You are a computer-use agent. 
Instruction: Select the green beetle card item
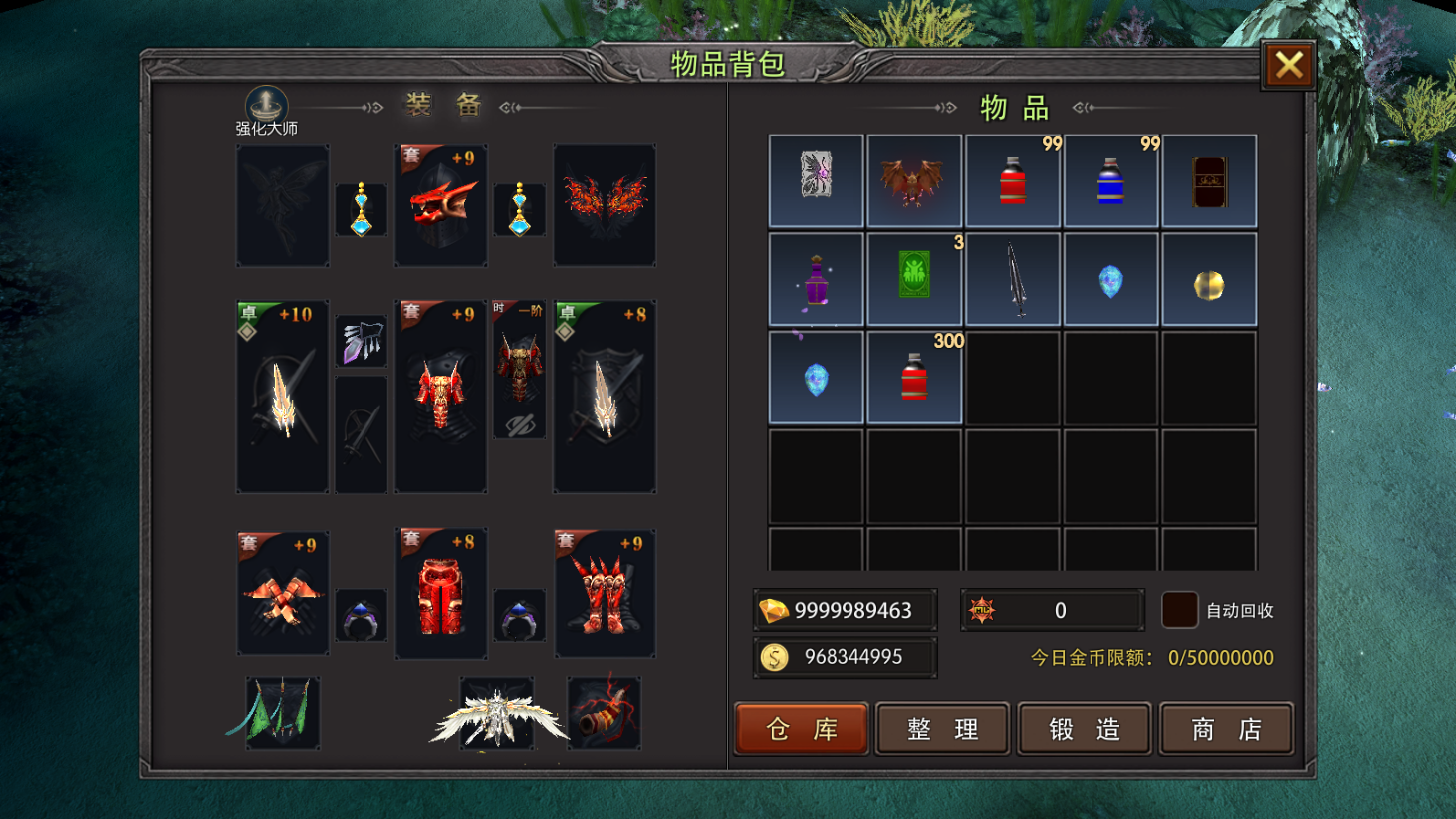tap(913, 280)
